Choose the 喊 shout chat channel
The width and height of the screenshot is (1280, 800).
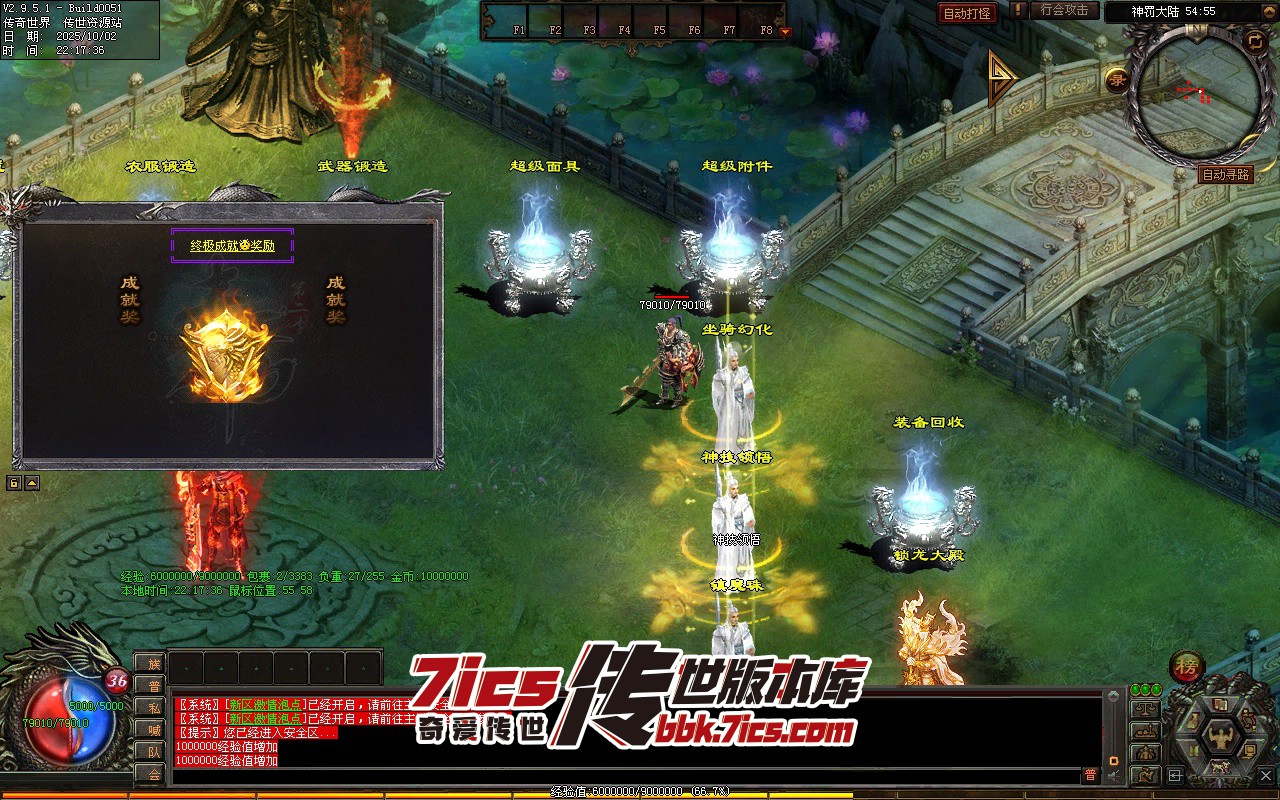(153, 729)
